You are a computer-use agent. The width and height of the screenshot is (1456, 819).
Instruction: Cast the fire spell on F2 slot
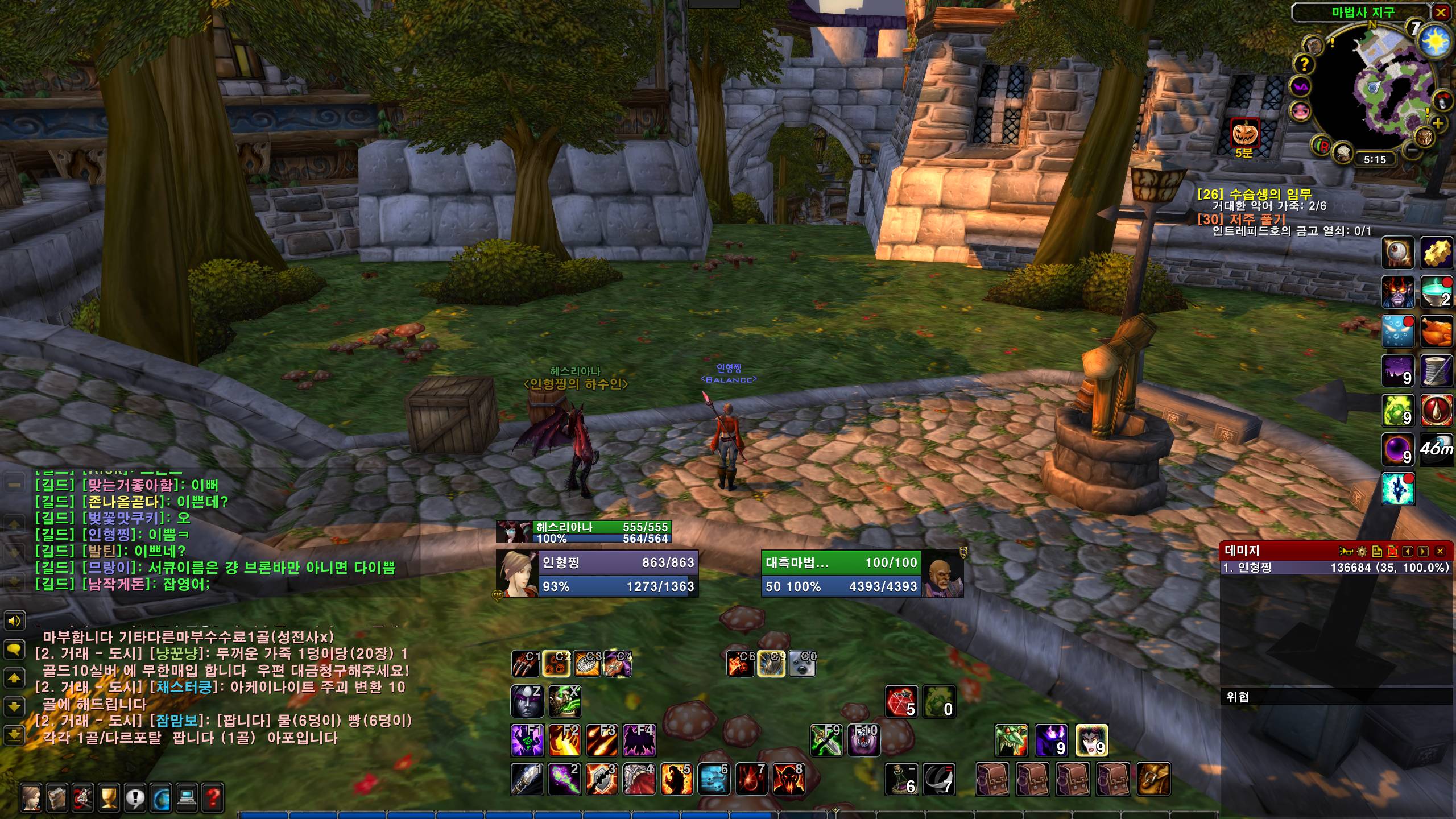pyautogui.click(x=564, y=740)
